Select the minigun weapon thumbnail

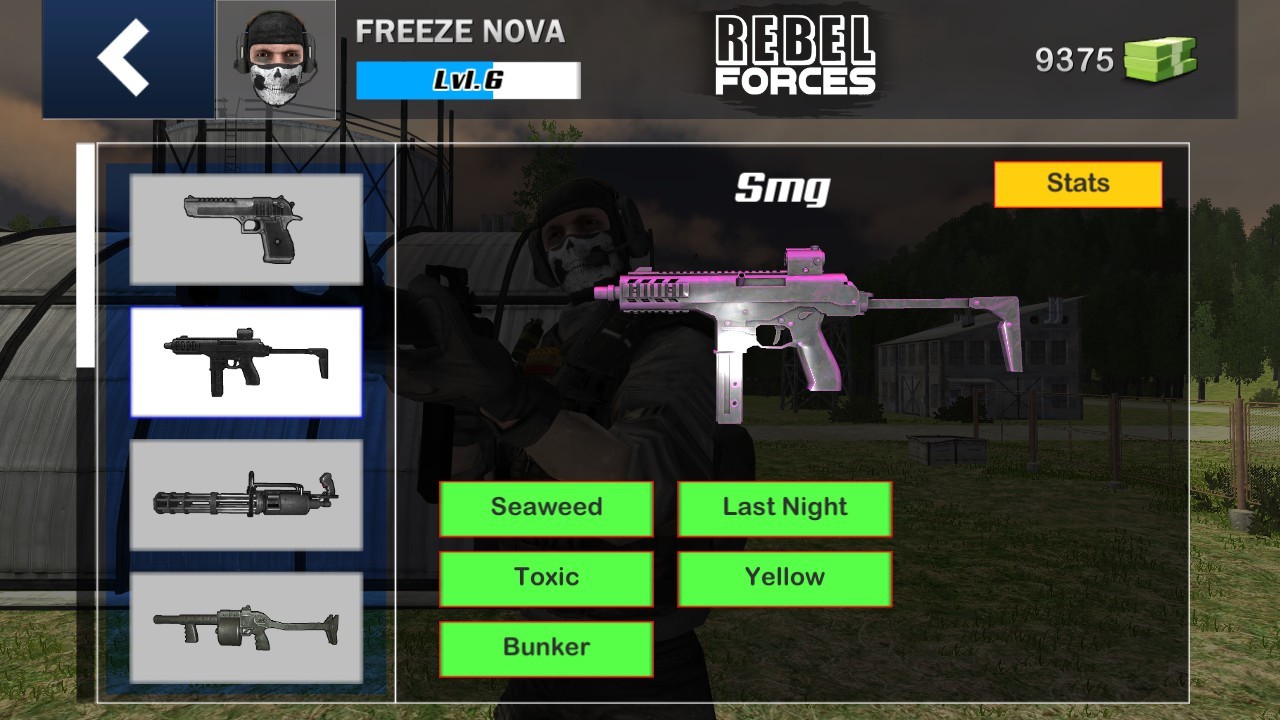[245, 494]
